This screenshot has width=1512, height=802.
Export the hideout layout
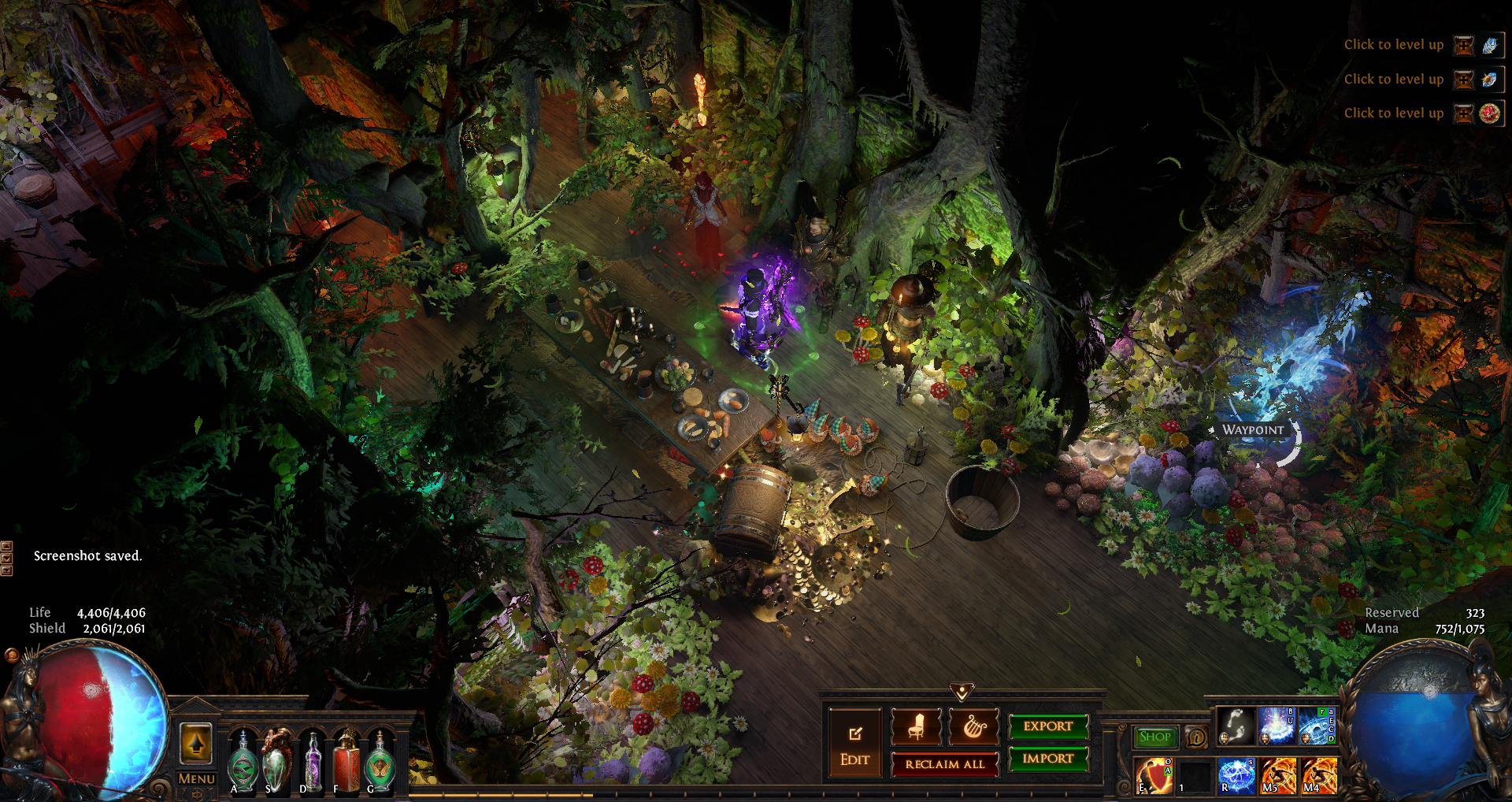tap(1048, 726)
